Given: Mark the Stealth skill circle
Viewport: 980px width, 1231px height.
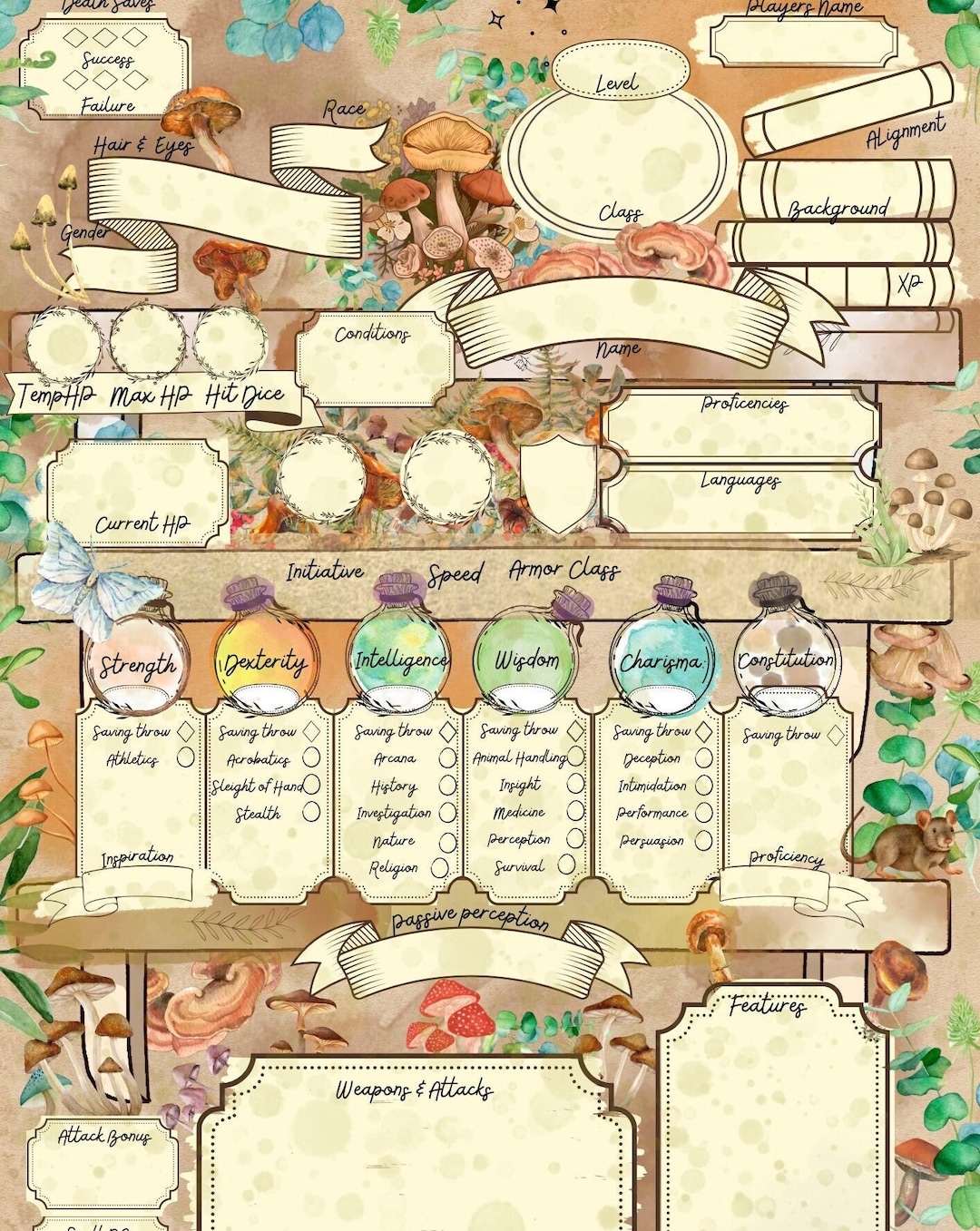Looking at the screenshot, I should tap(311, 811).
